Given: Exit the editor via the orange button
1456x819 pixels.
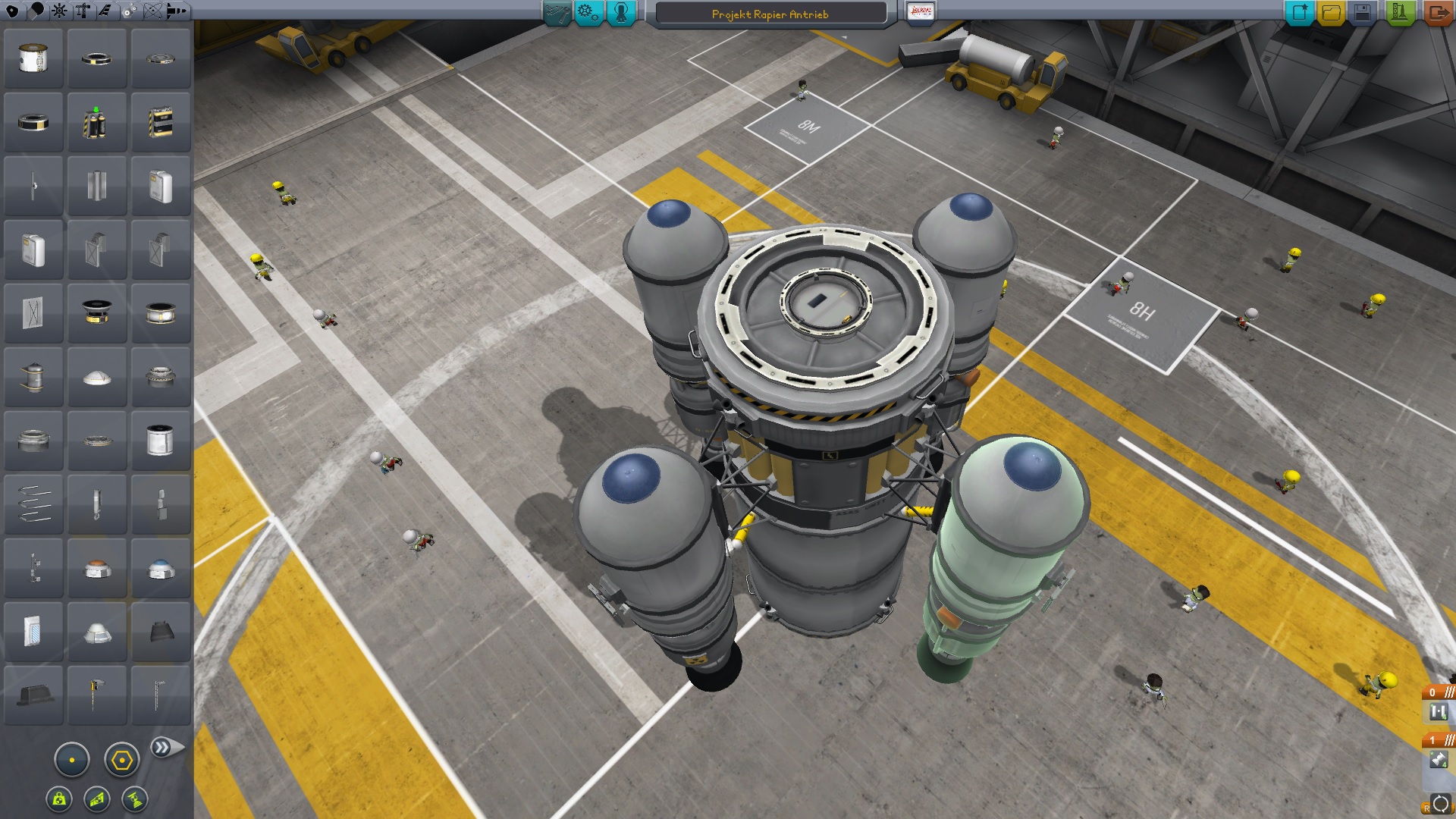Looking at the screenshot, I should [1437, 12].
